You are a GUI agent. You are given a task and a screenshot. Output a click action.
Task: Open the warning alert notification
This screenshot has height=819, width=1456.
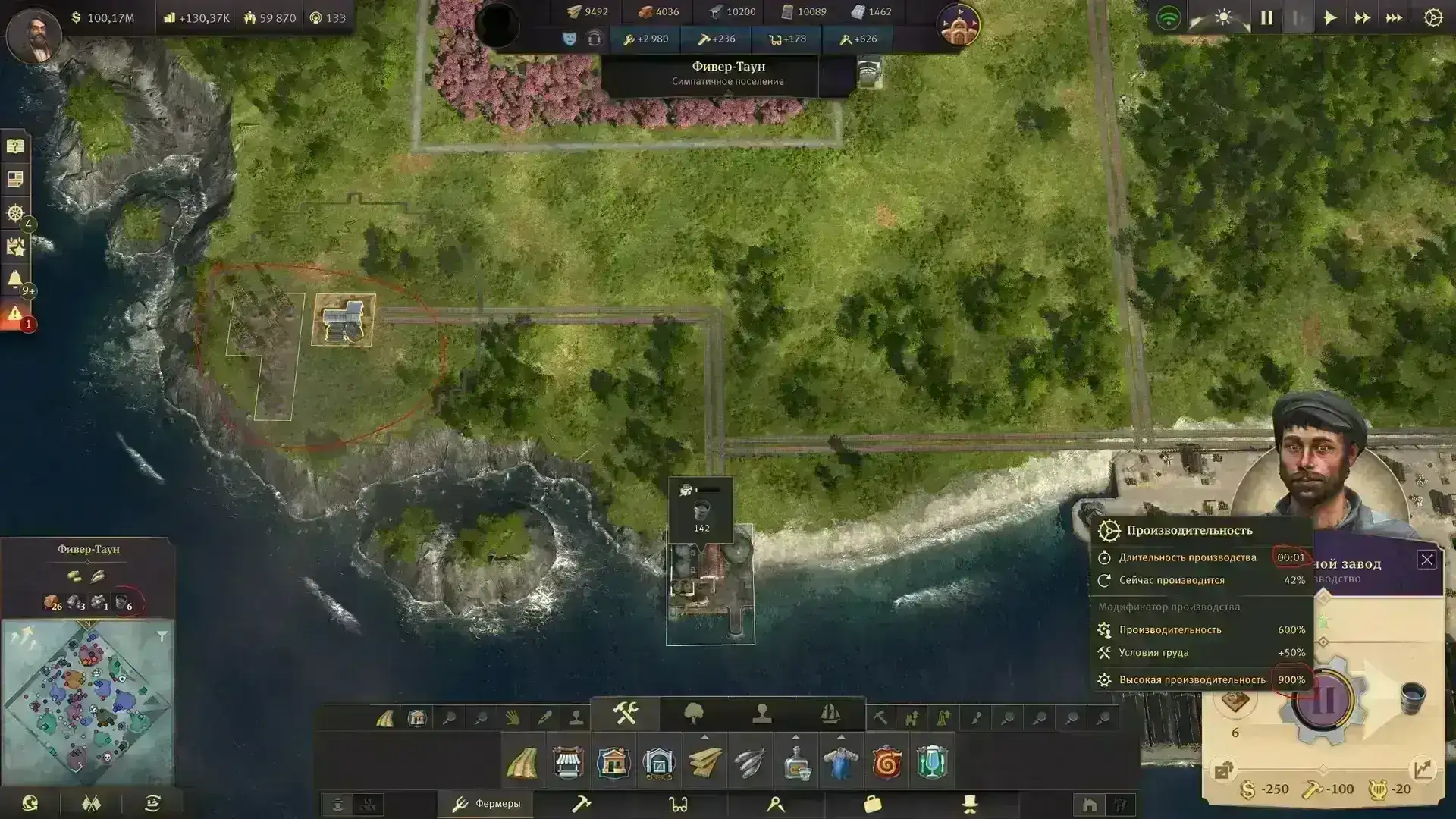click(x=15, y=313)
